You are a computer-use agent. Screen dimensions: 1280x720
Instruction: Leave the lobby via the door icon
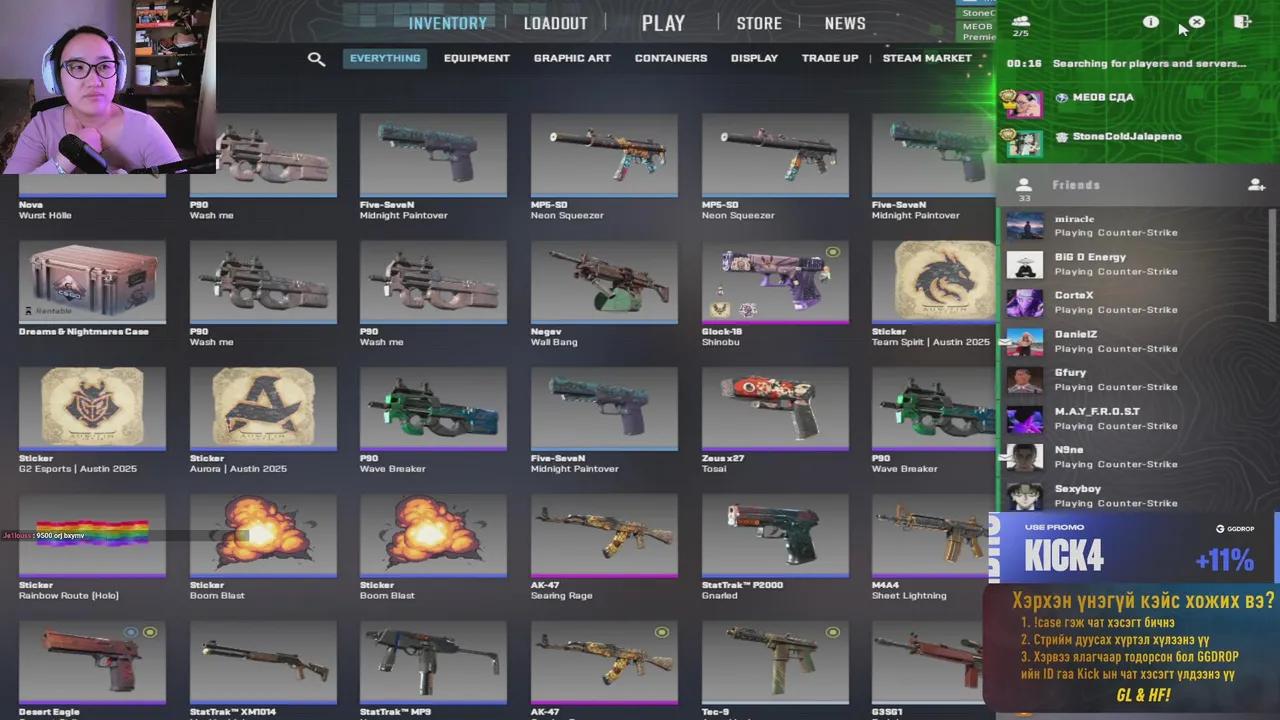point(1242,21)
